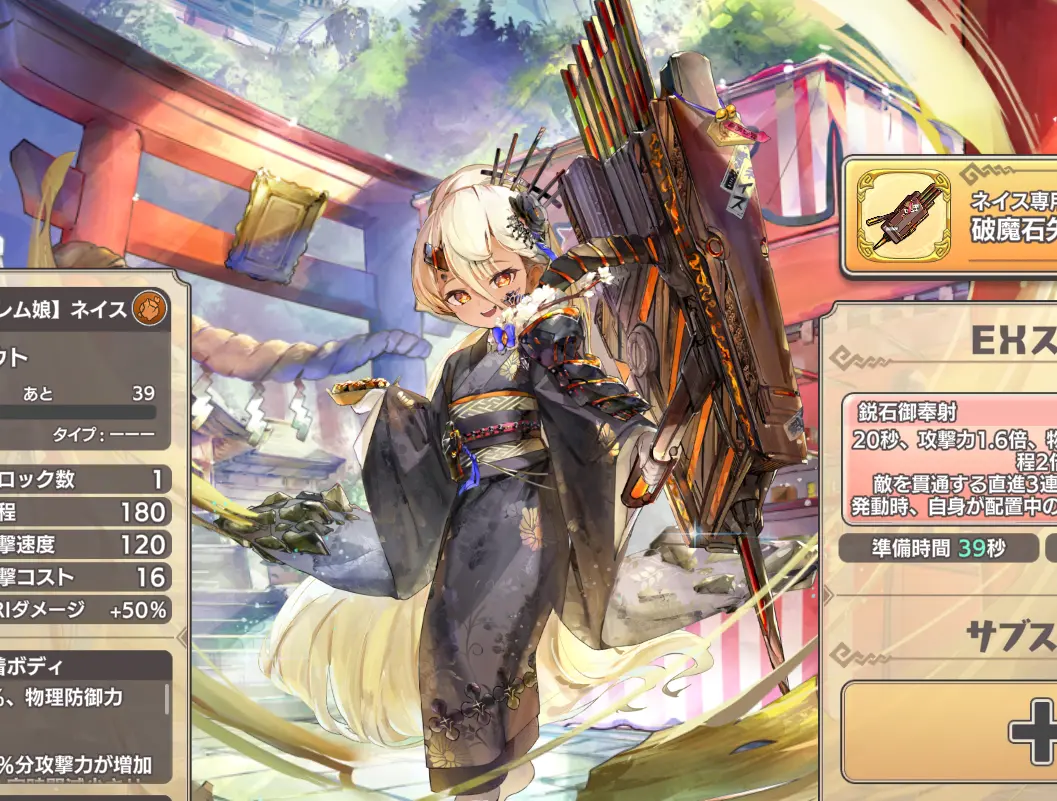Collapse the left stats panel arrow
This screenshot has height=801, width=1057.
[181, 636]
